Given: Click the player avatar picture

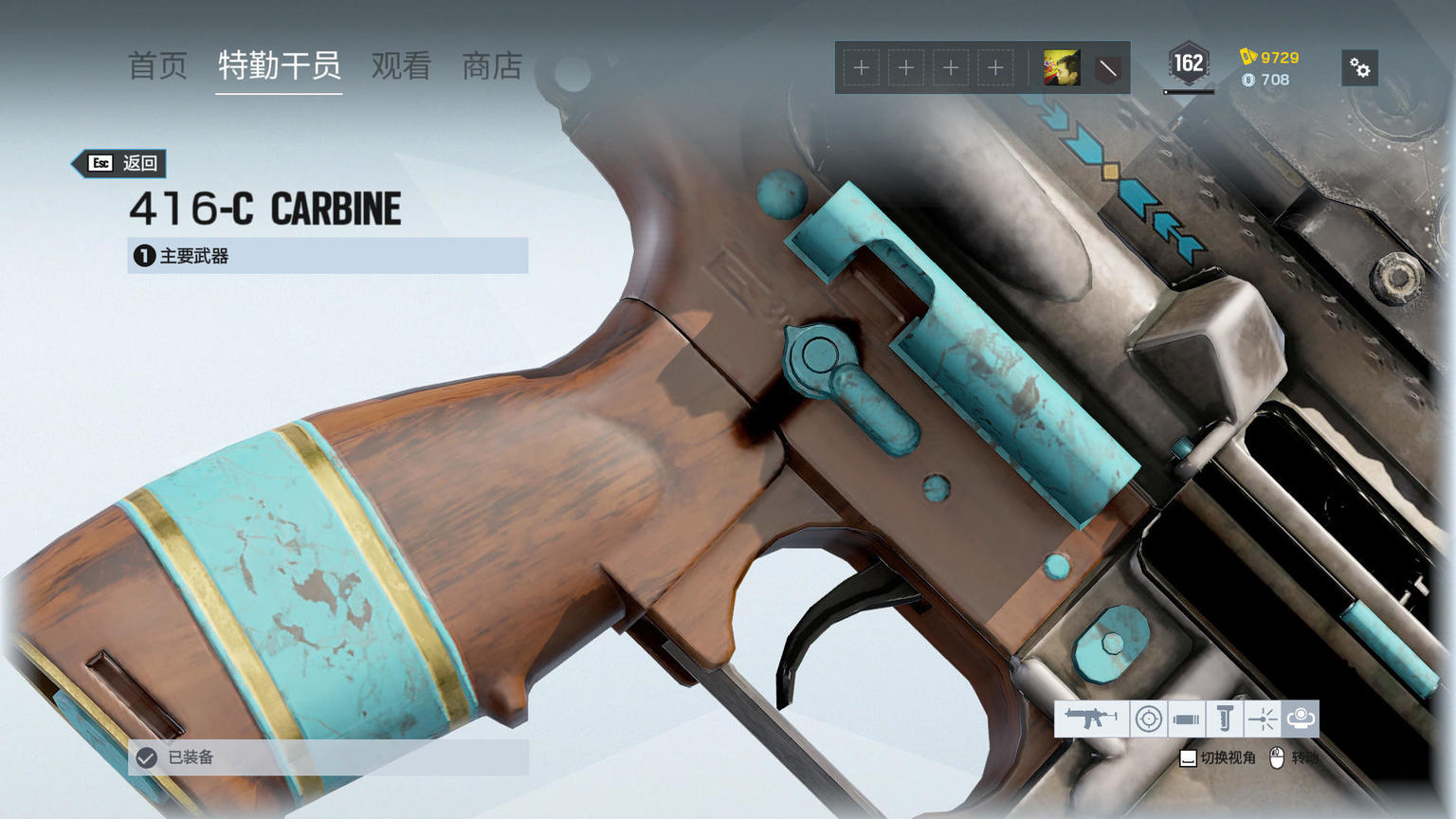Looking at the screenshot, I should tap(1062, 68).
